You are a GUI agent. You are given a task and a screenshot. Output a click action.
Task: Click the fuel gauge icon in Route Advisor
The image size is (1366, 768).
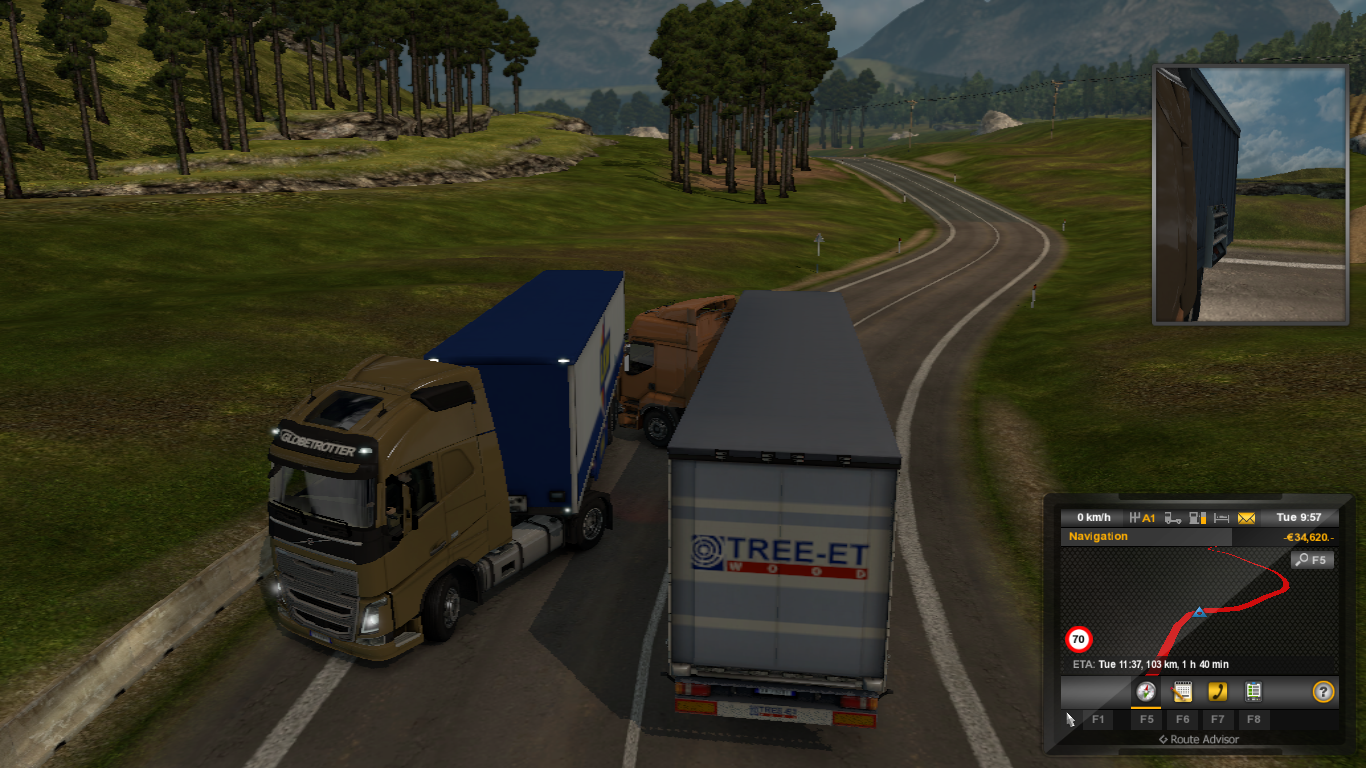point(1196,517)
